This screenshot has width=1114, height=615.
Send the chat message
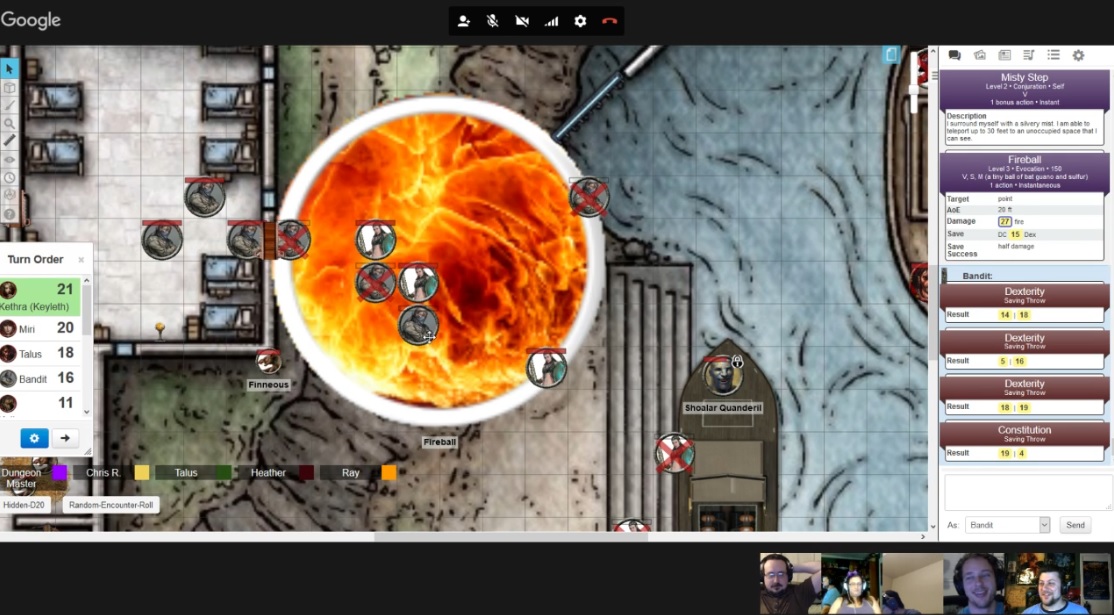1075,525
